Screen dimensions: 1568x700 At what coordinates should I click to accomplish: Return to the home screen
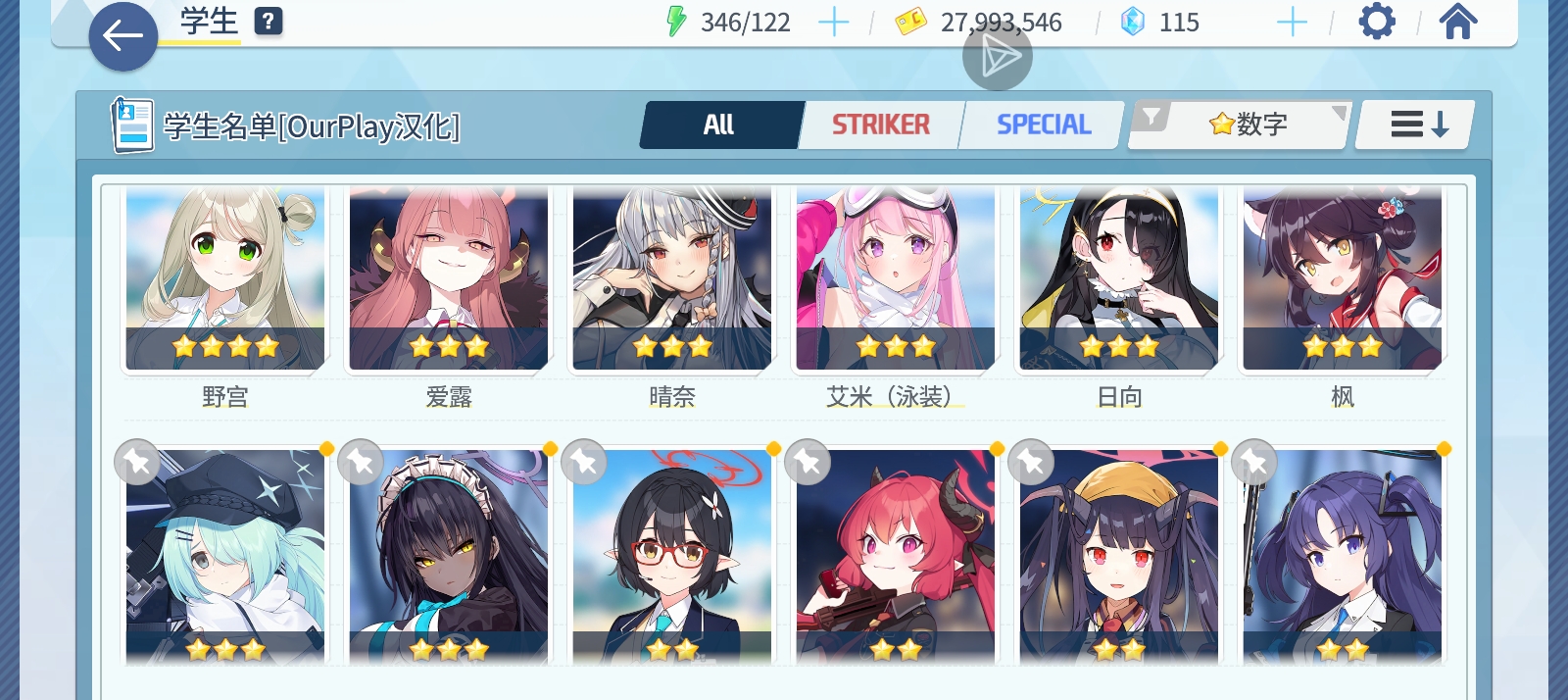pyautogui.click(x=1457, y=22)
